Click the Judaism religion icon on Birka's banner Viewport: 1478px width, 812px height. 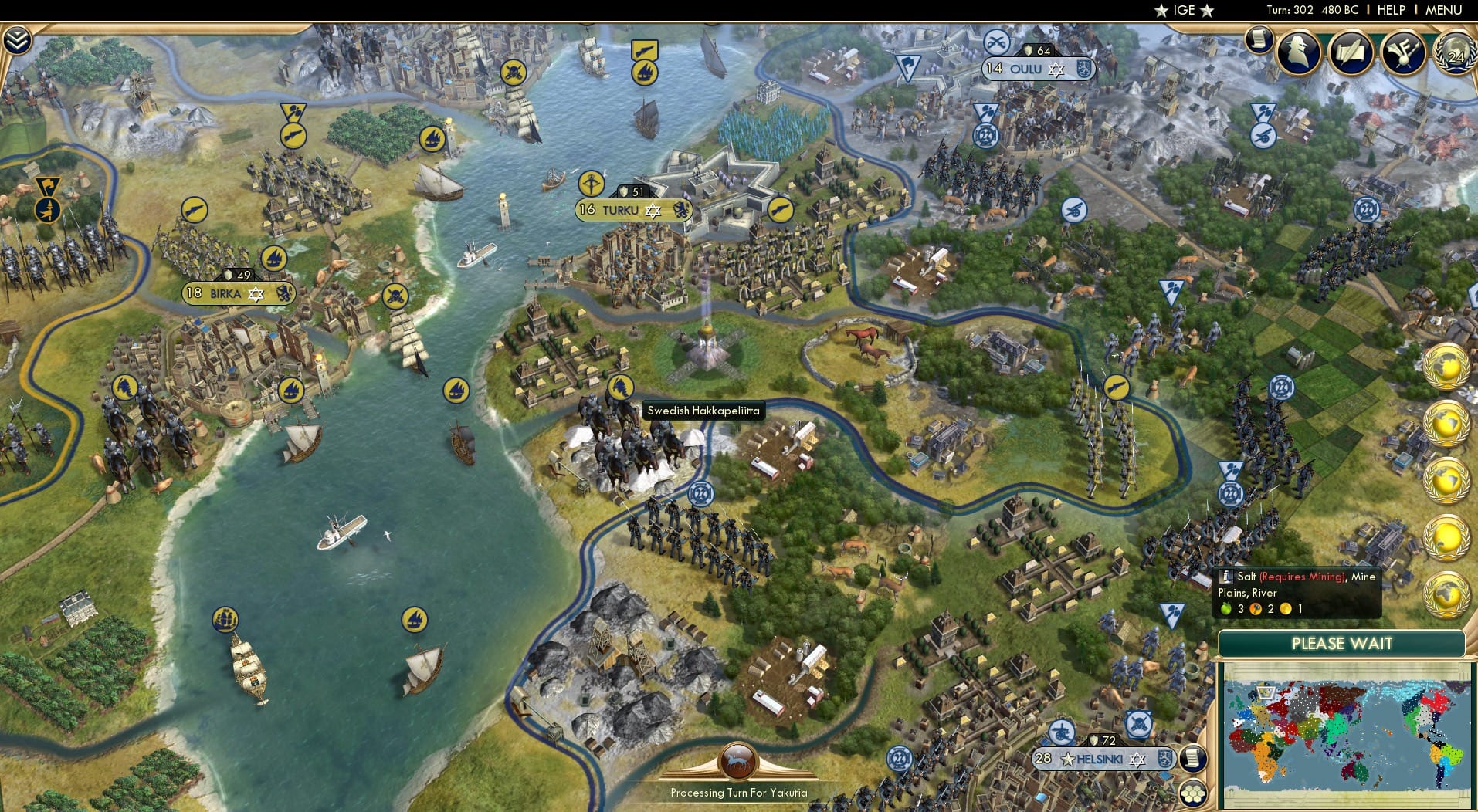click(x=255, y=295)
